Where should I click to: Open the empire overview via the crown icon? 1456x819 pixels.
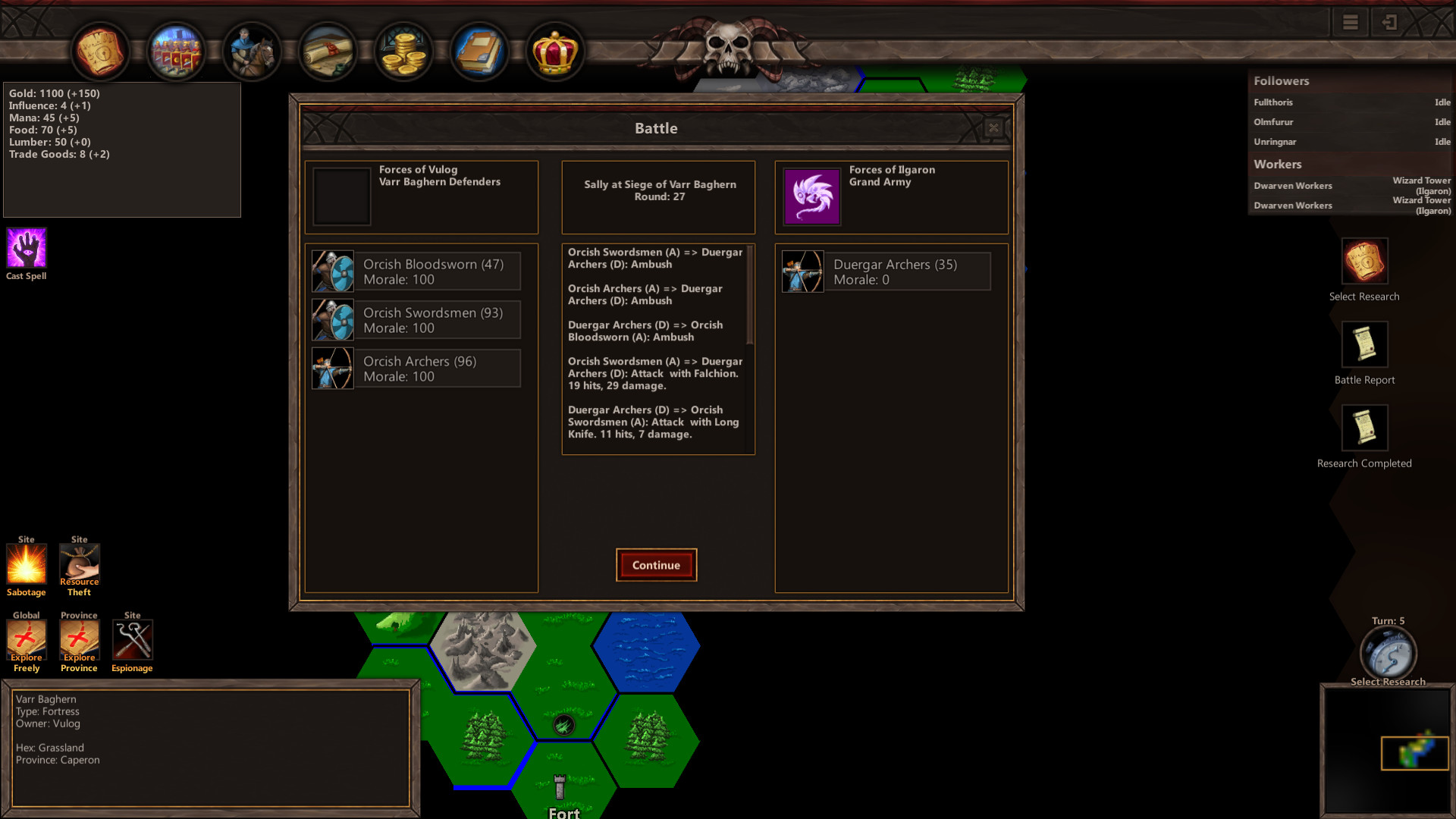pos(554,51)
